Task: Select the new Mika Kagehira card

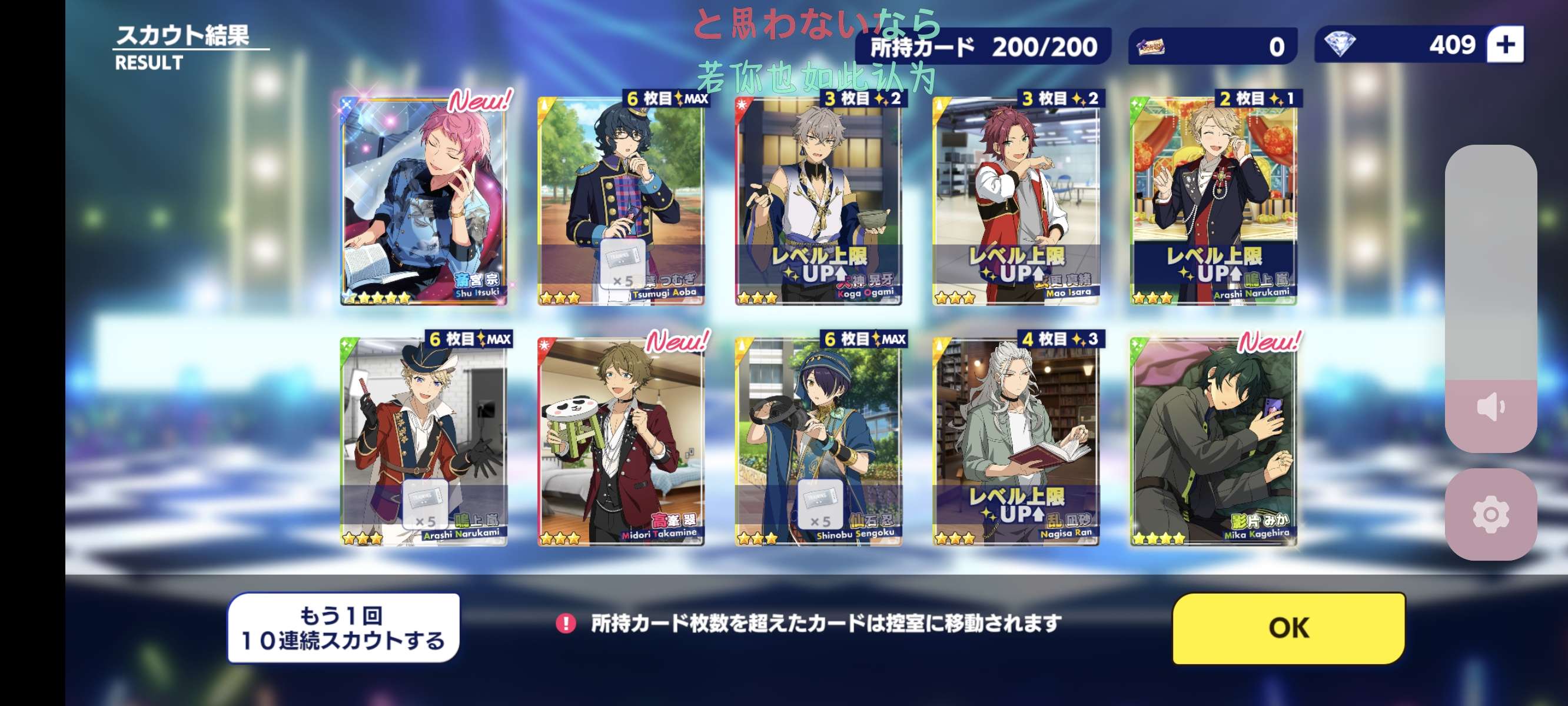Action: coord(1213,441)
